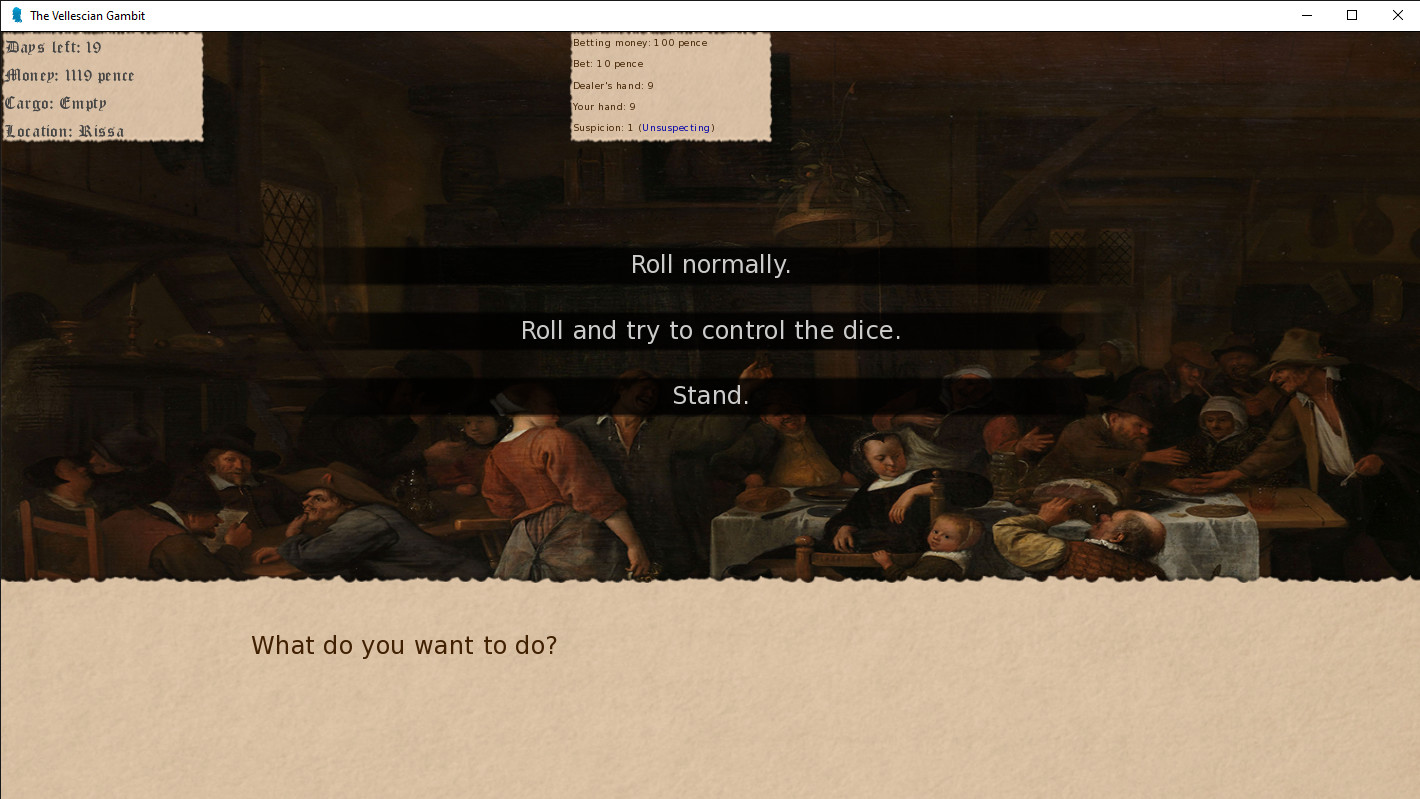Image resolution: width=1420 pixels, height=799 pixels.
Task: Open the "Unsuspecting" suspicion link
Action: [676, 127]
